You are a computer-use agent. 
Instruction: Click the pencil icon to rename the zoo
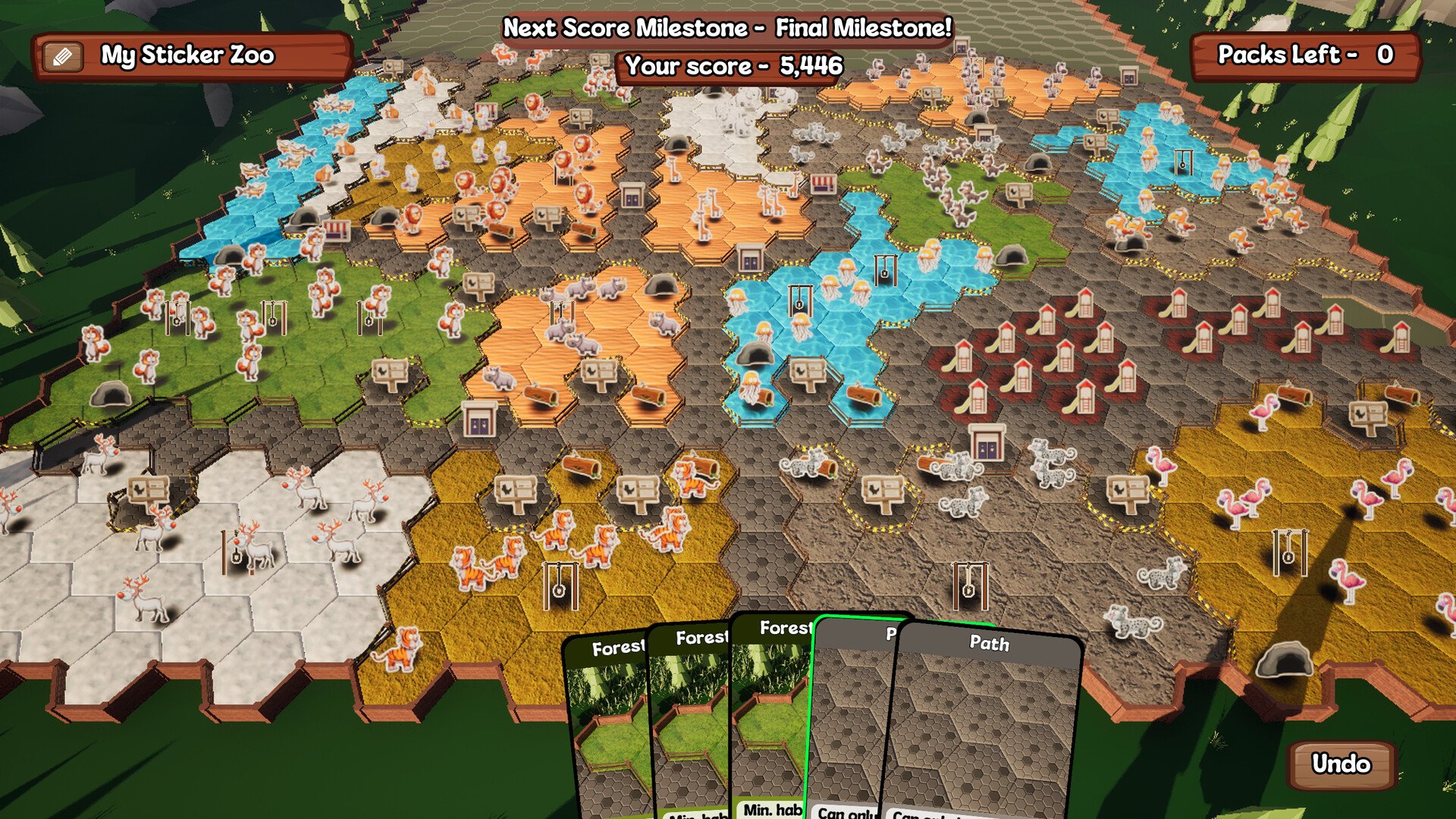63,56
